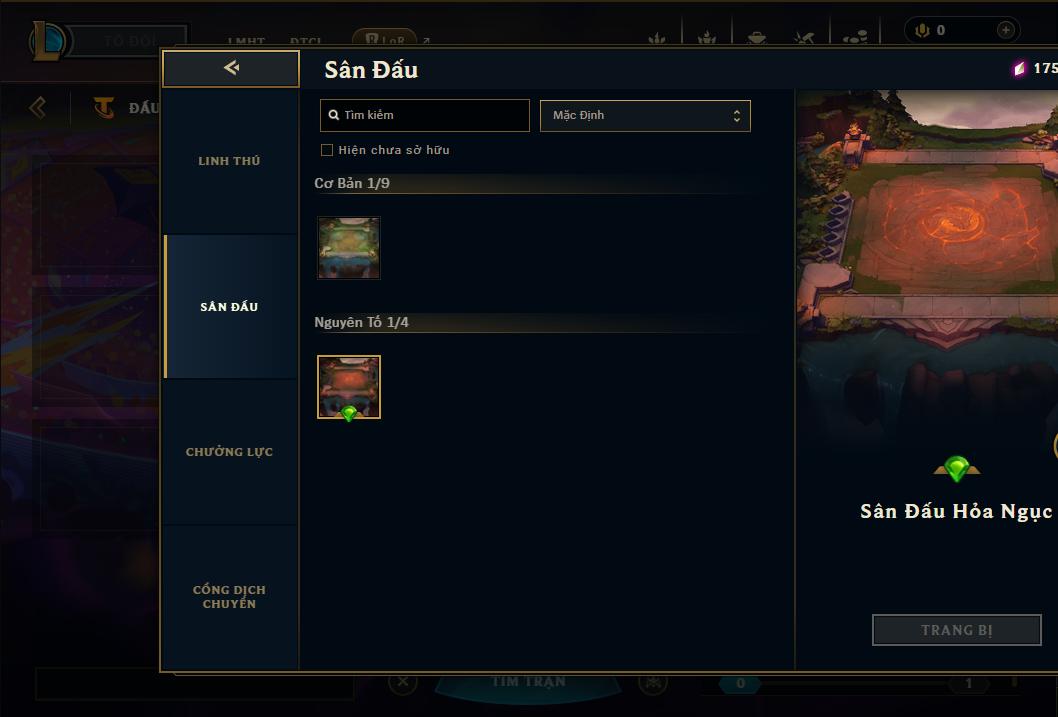
Task: Select the Sân Đấu tab
Action: coord(229,307)
